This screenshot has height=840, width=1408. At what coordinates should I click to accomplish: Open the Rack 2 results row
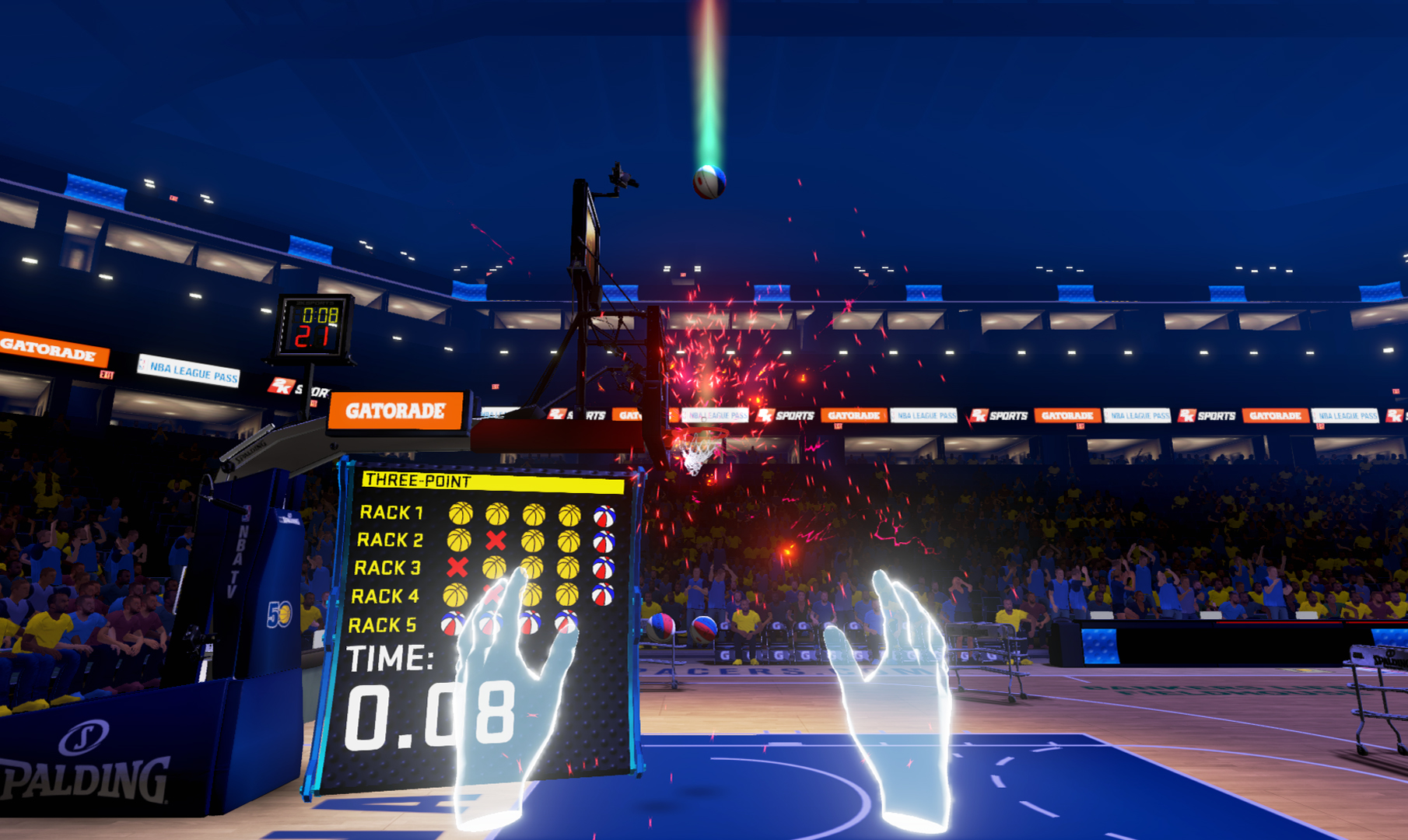[x=391, y=541]
